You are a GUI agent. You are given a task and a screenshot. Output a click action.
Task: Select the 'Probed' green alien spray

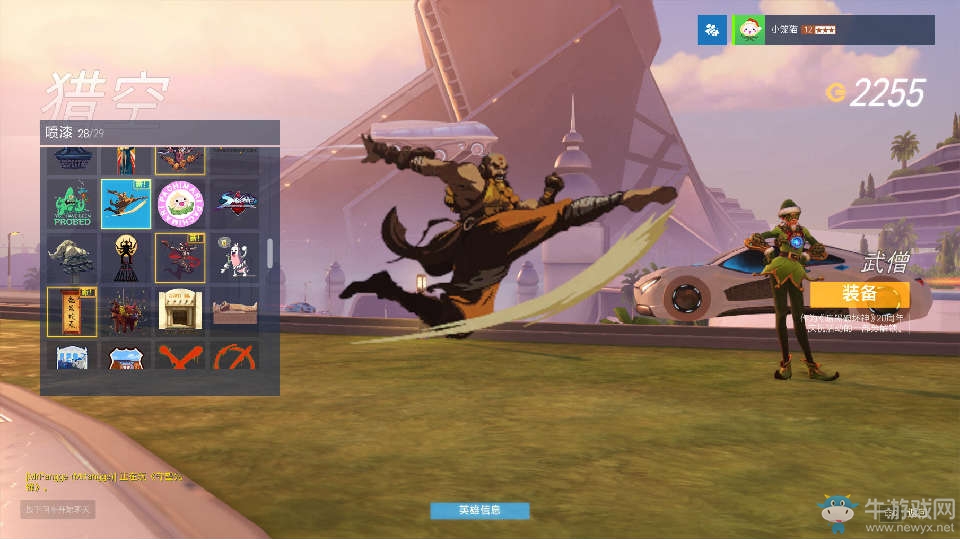pyautogui.click(x=72, y=204)
